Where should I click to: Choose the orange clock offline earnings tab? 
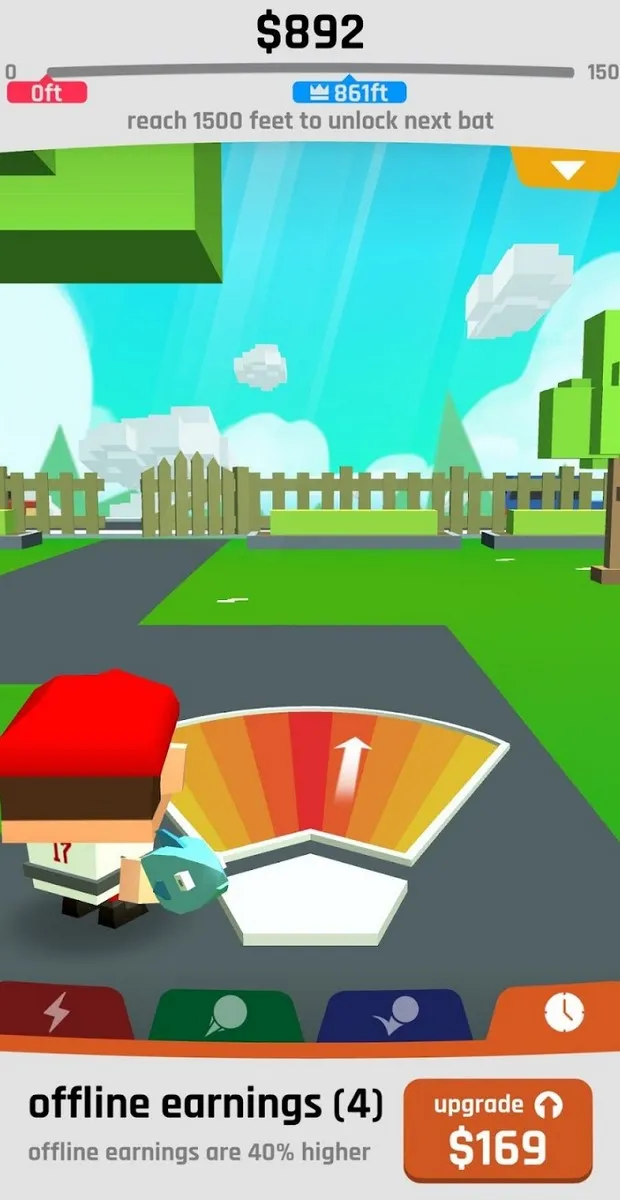pos(562,1013)
